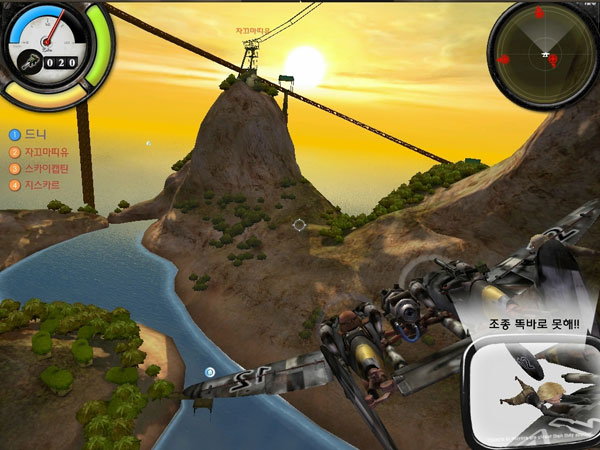Click the red enemy marker on the radar's left side

pyautogui.click(x=503, y=60)
